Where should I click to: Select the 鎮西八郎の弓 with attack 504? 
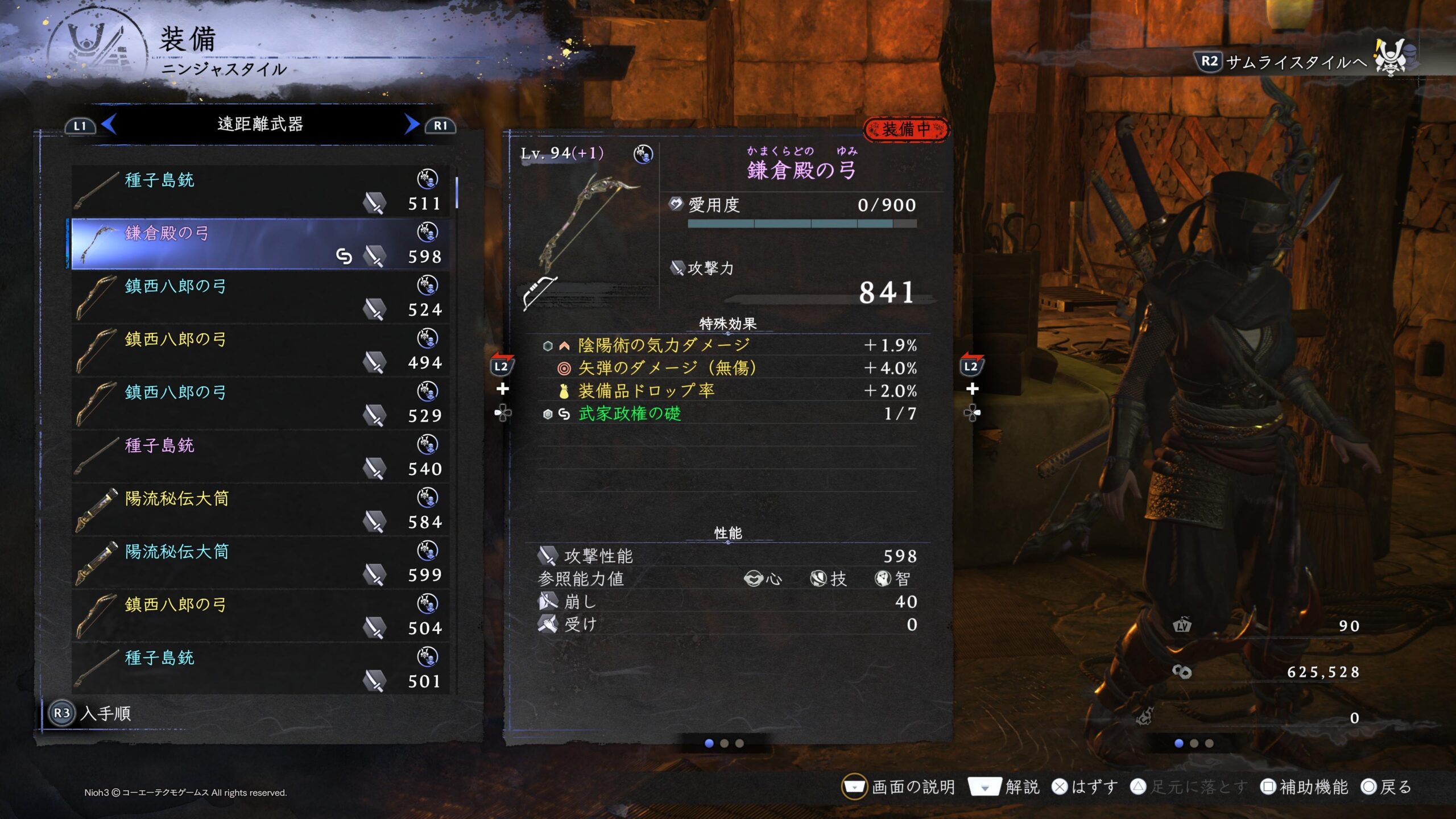[260, 616]
